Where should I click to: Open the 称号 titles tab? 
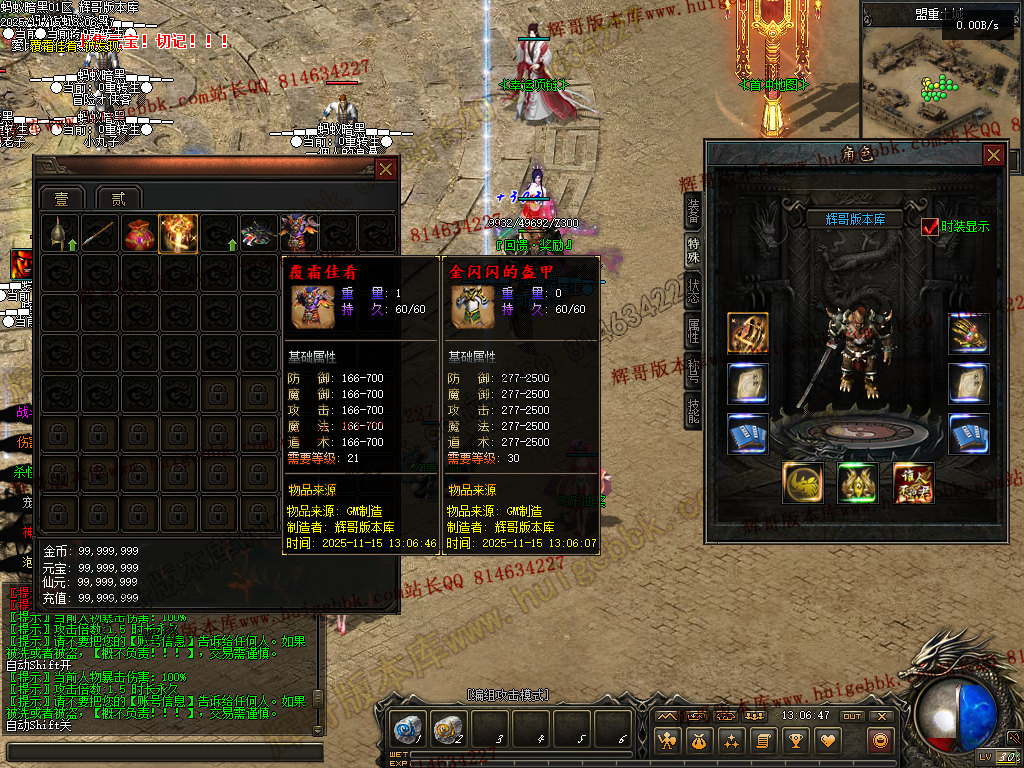693,370
